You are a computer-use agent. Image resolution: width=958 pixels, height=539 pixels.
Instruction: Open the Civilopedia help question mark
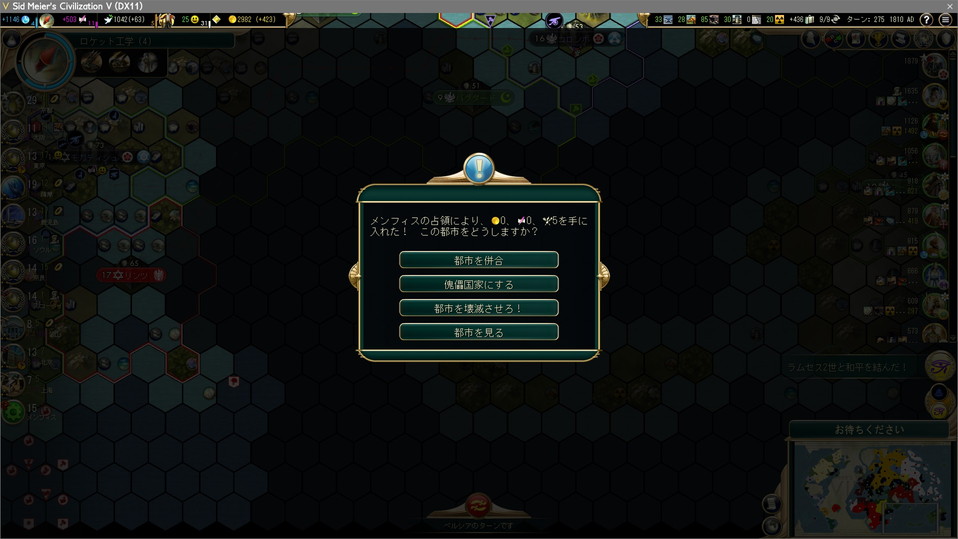click(927, 20)
